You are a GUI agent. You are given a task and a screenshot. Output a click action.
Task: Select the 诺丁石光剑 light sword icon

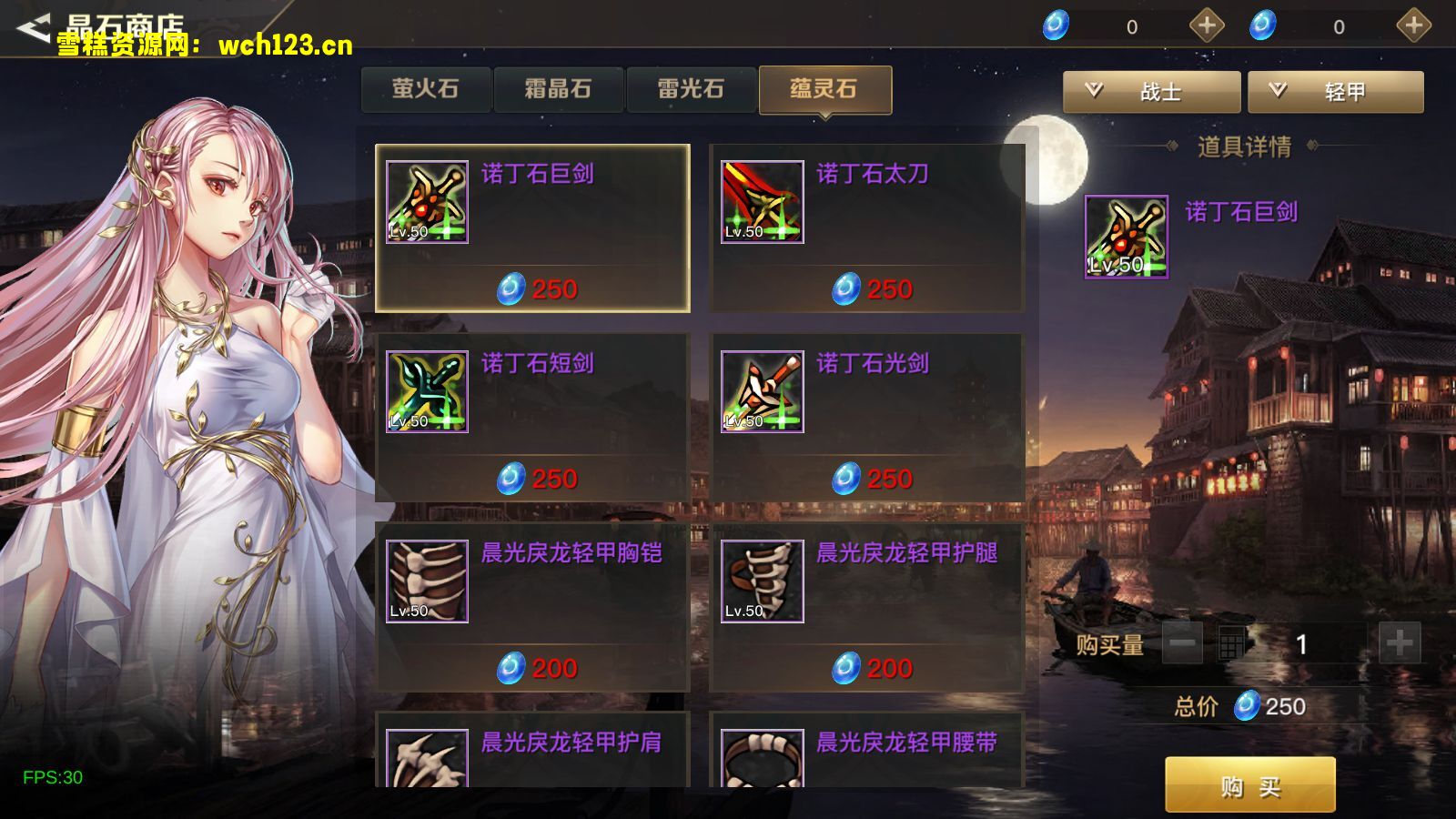[762, 389]
